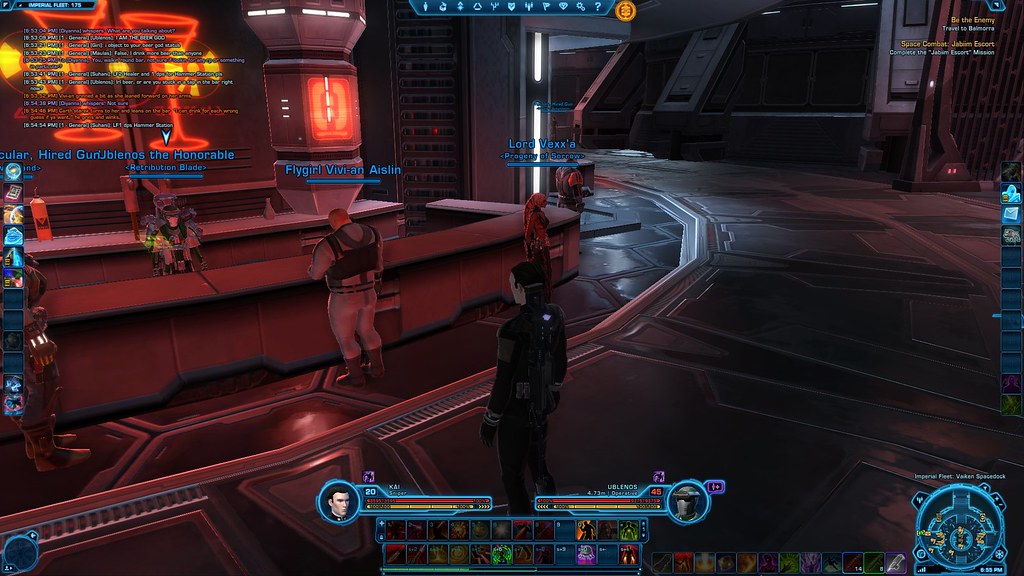Open the Be the Enemy quest tracker entry
1024x576 pixels.
coord(972,20)
